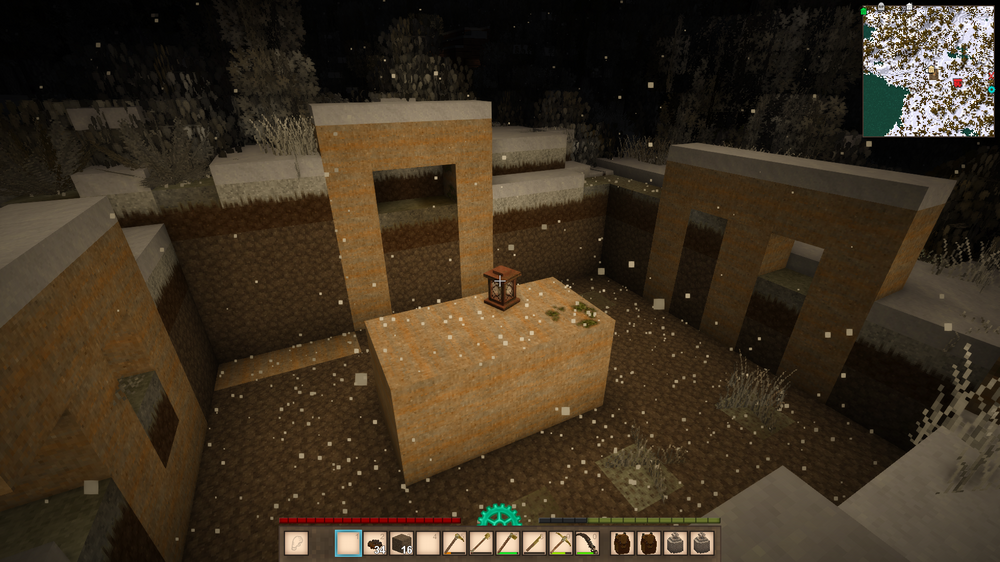Screen dimensions: 1000x562
Task: Click the green house marker on the minimap
Action: (865, 11)
